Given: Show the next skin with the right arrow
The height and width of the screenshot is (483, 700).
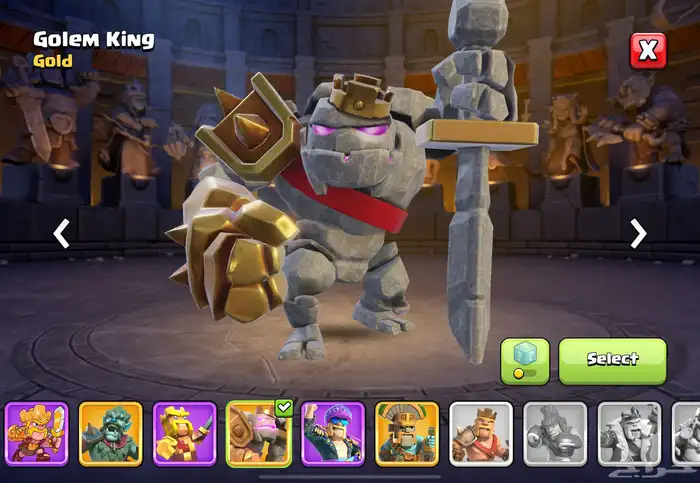Looking at the screenshot, I should (638, 234).
